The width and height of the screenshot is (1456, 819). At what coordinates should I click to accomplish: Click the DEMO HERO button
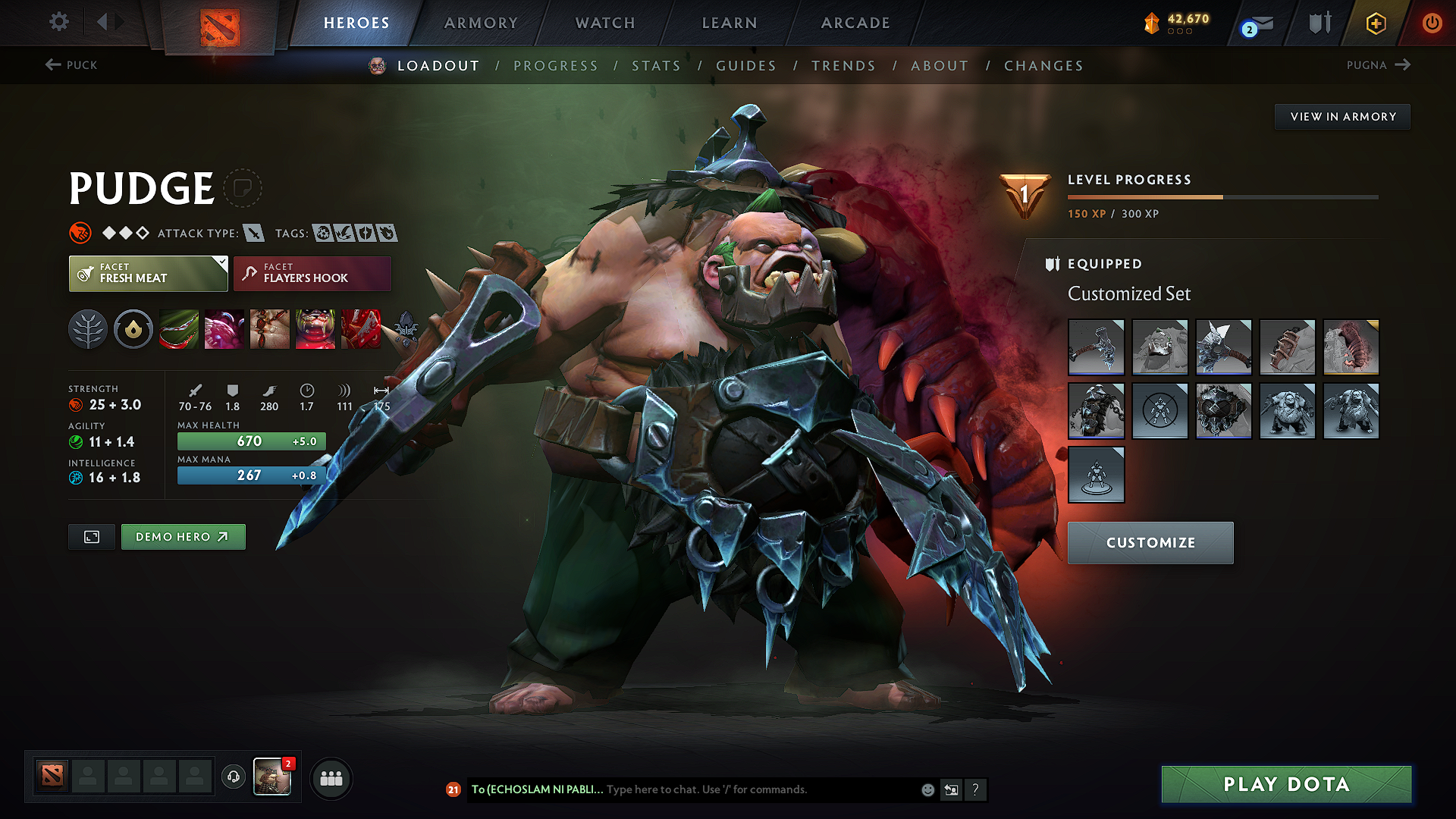[183, 536]
